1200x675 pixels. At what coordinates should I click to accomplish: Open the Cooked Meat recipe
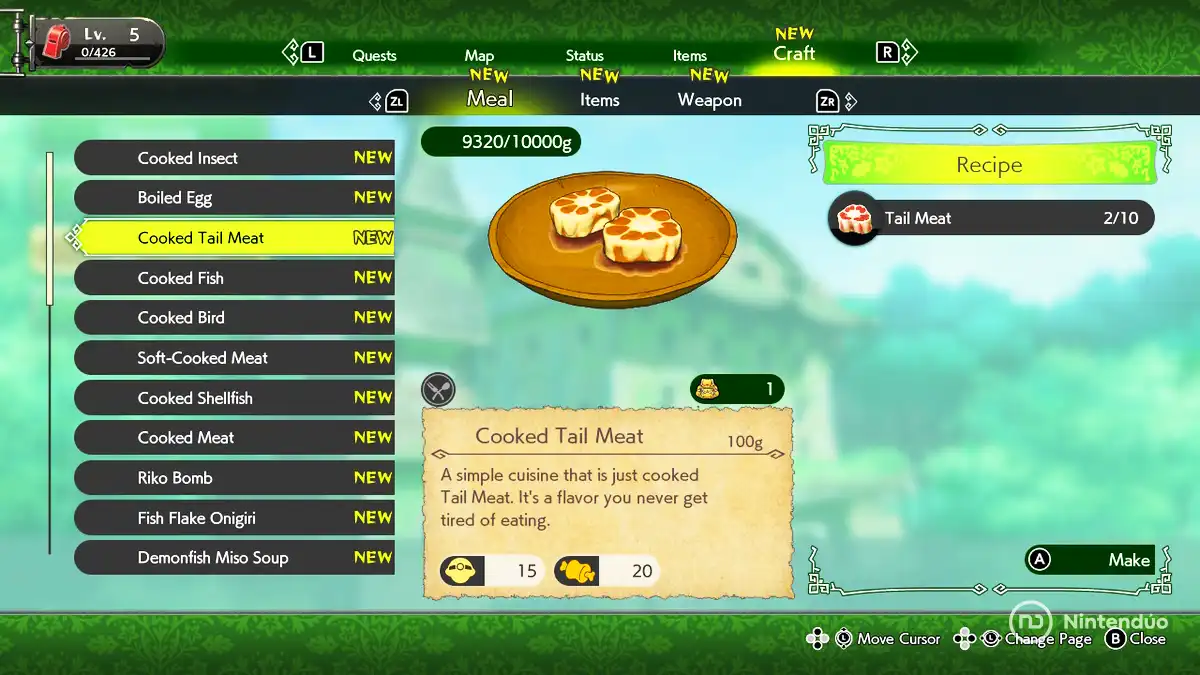click(x=234, y=438)
